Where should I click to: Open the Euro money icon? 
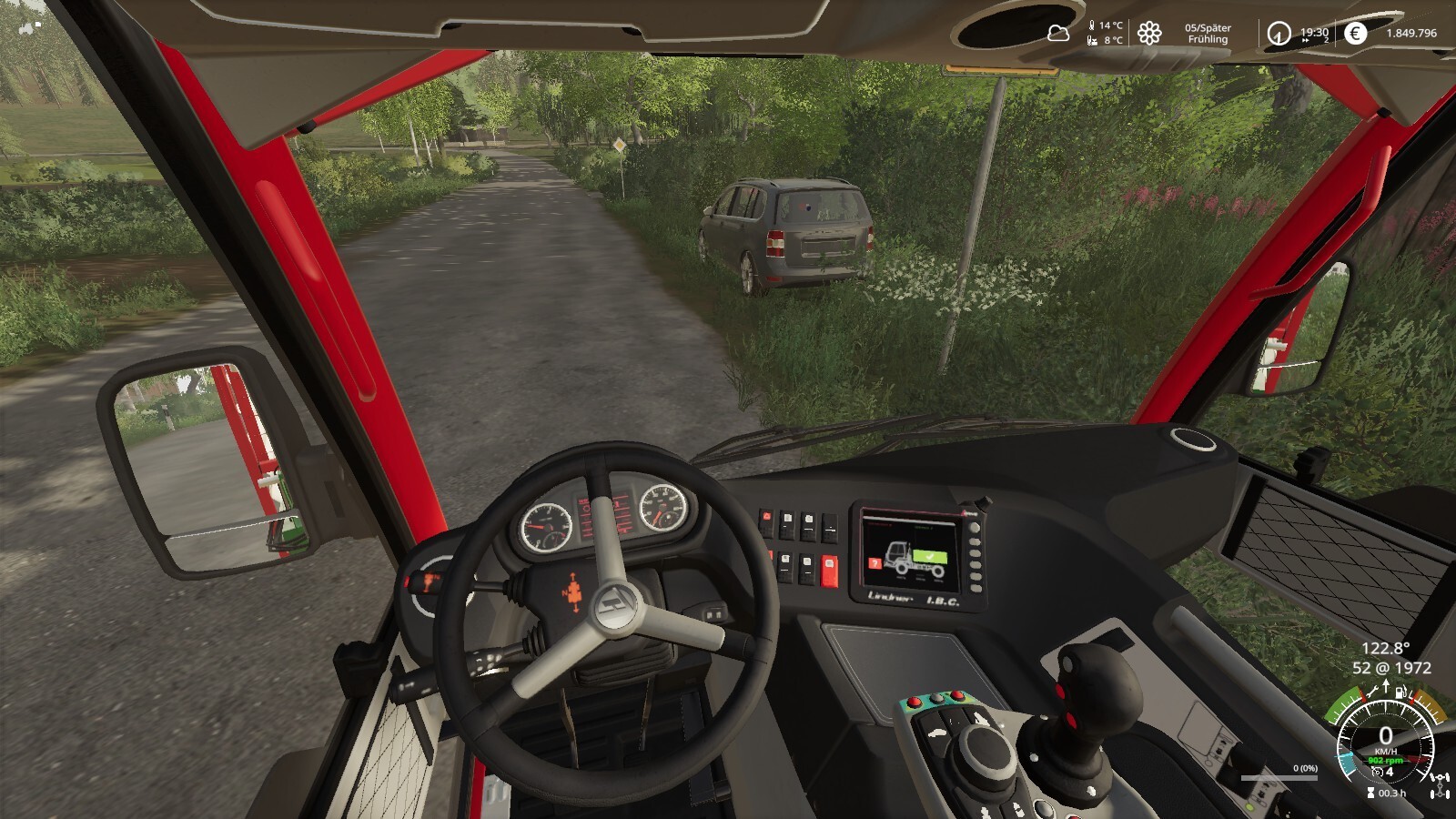pyautogui.click(x=1355, y=34)
